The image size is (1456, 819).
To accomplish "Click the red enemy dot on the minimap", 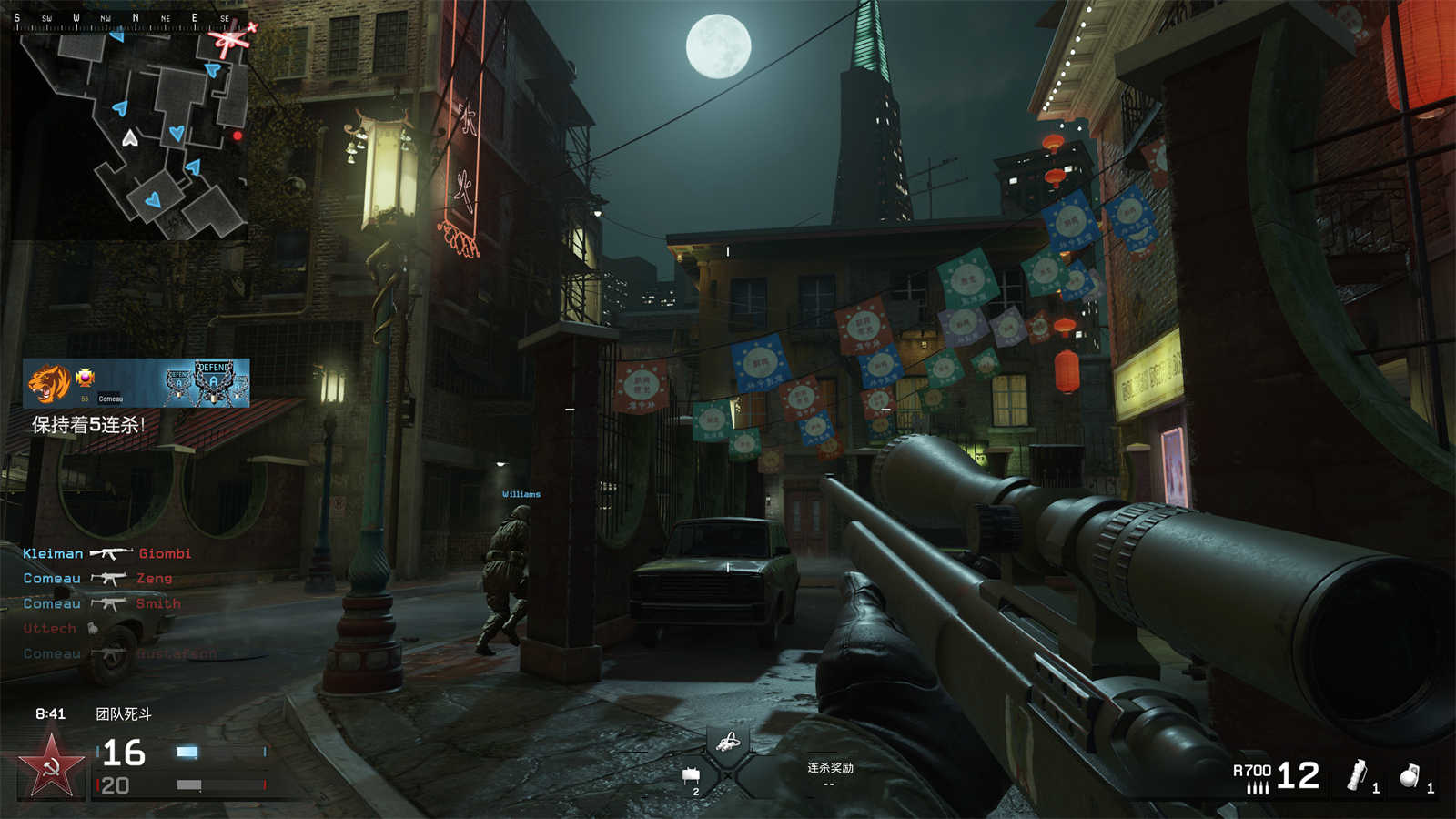I will [x=238, y=136].
